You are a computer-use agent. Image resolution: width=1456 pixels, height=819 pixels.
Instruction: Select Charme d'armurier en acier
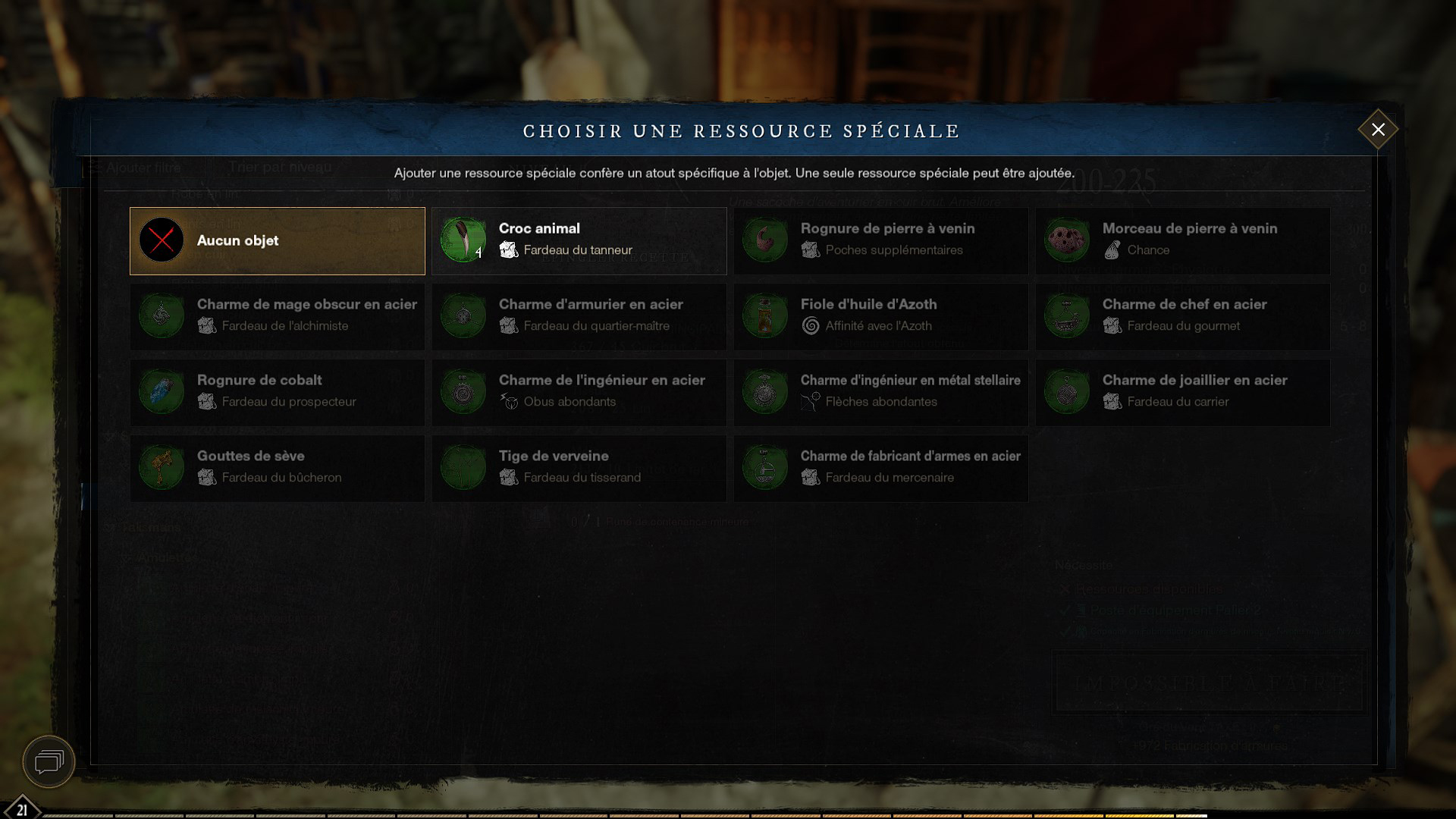579,316
